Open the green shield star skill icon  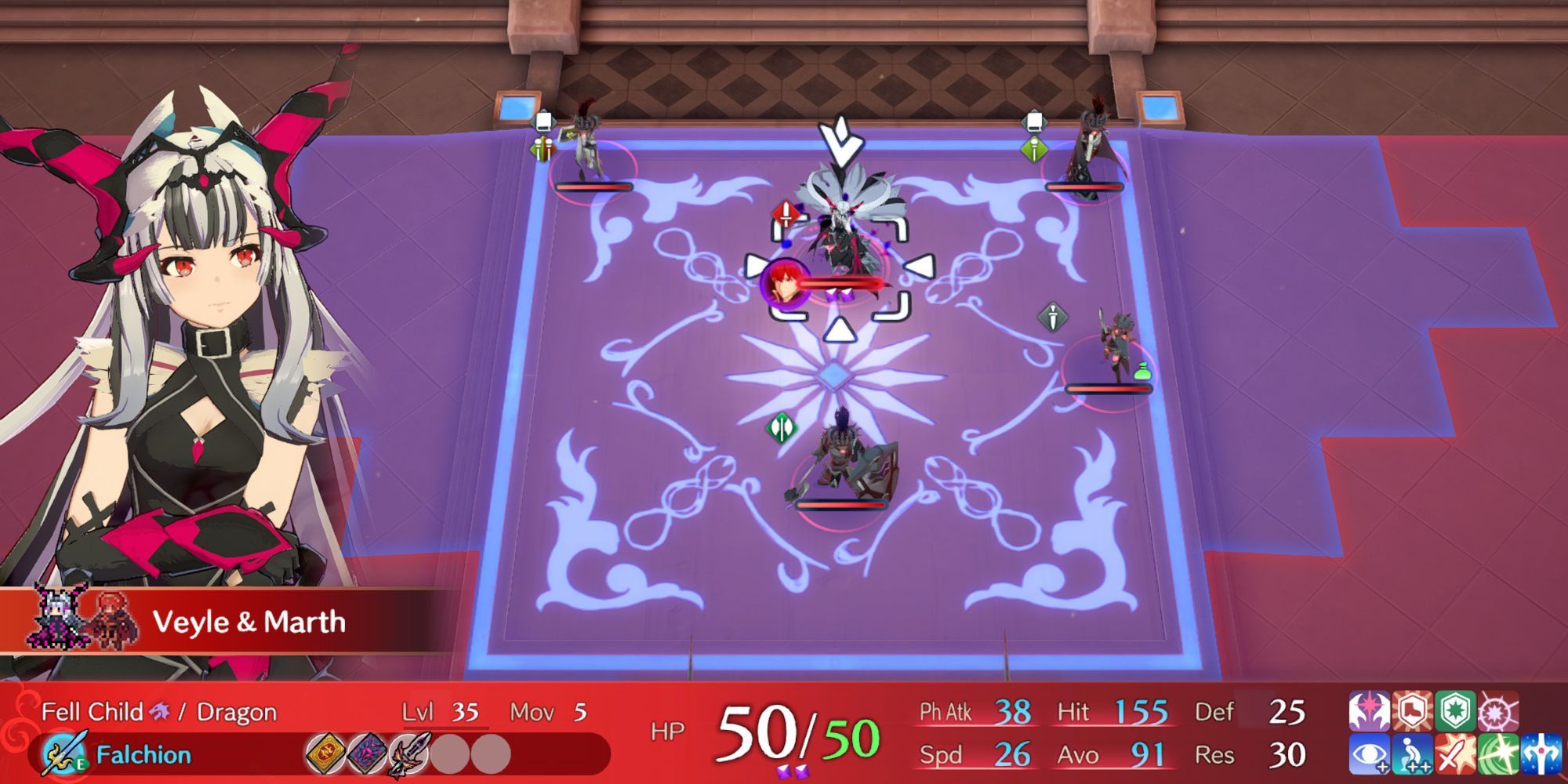[x=1456, y=711]
